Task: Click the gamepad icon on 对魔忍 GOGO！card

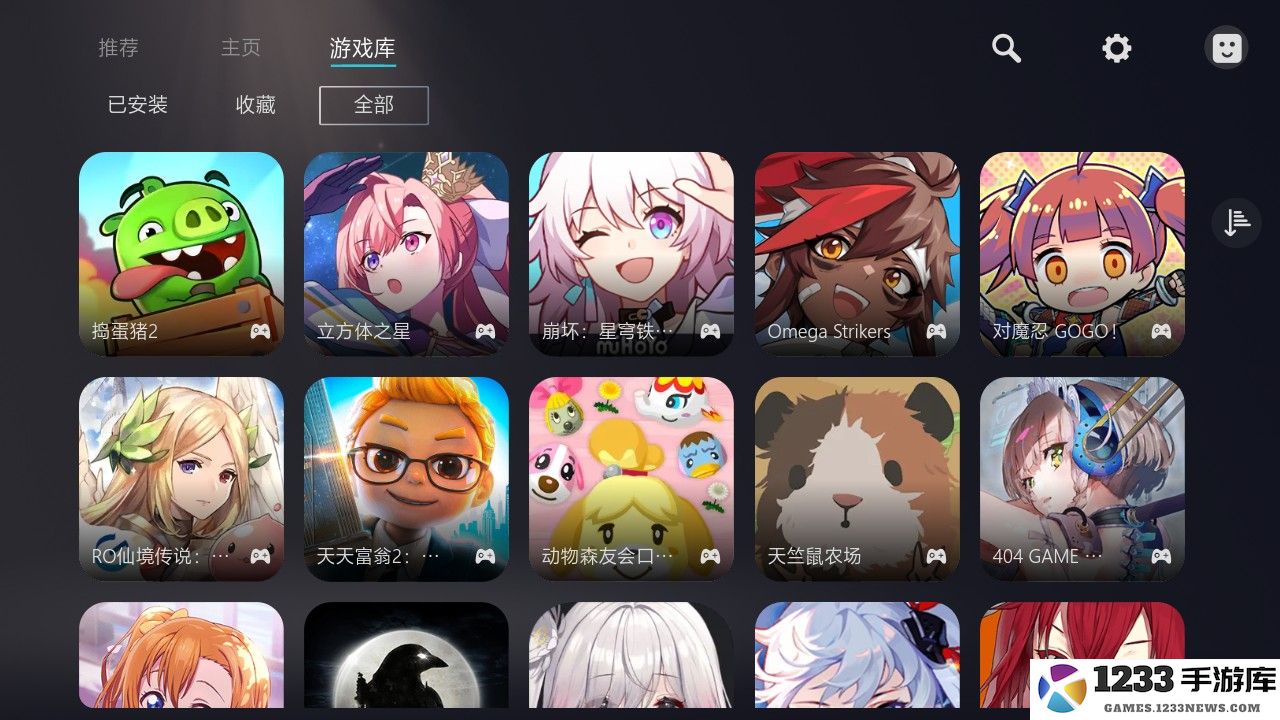Action: pyautogui.click(x=1160, y=331)
